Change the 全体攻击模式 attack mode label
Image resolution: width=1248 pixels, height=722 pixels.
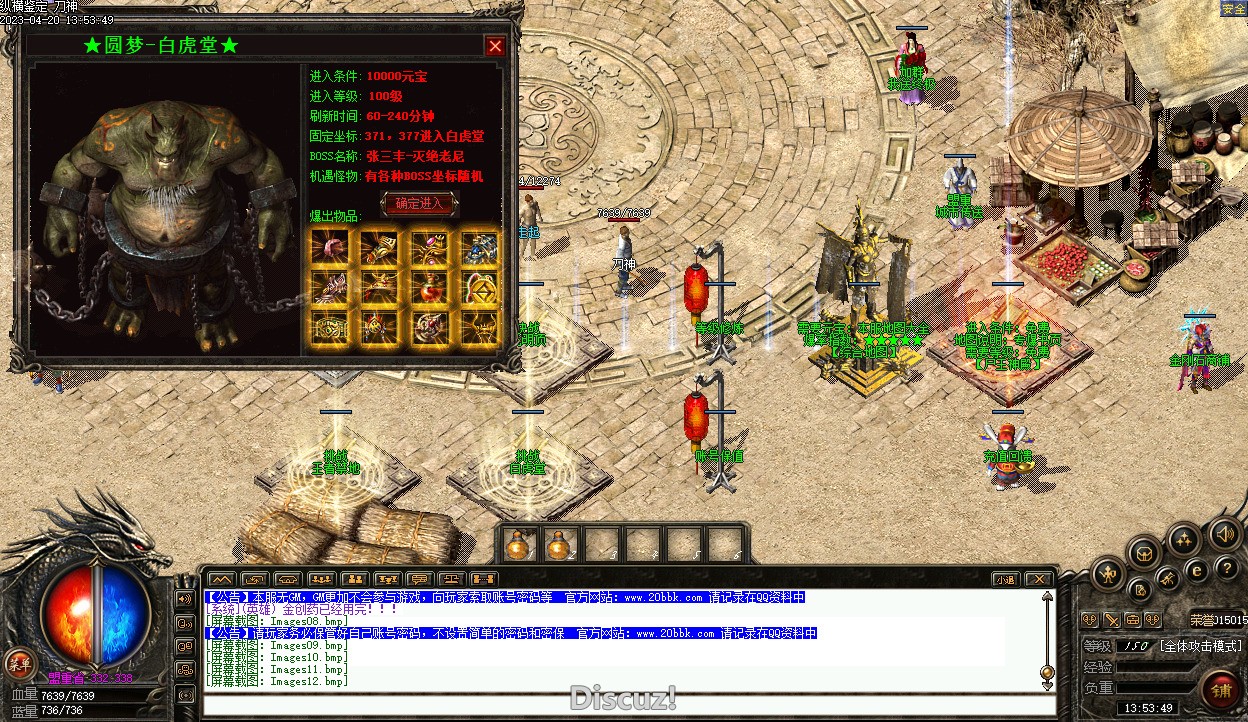point(1200,646)
